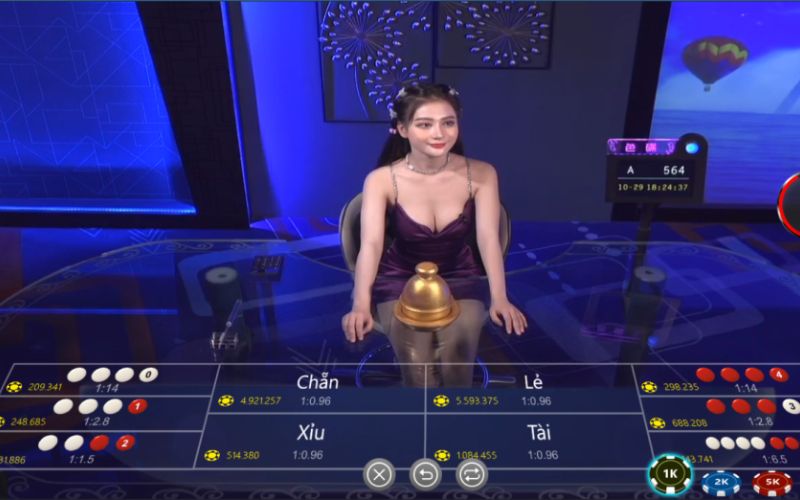Viewport: 800px width, 500px height.
Task: Repeat the previous bet
Action: pyautogui.click(x=471, y=473)
